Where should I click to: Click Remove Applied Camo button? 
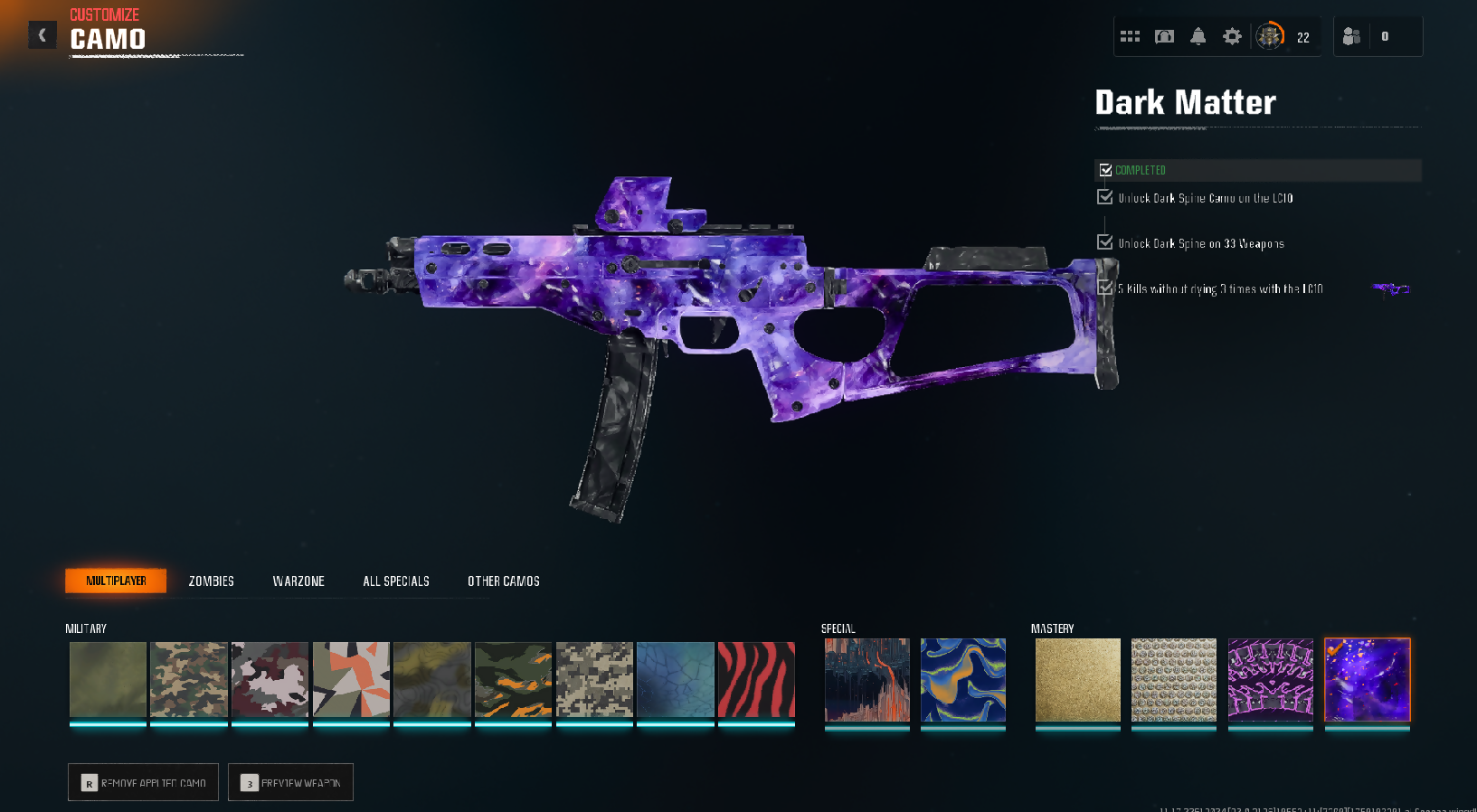pos(143,782)
